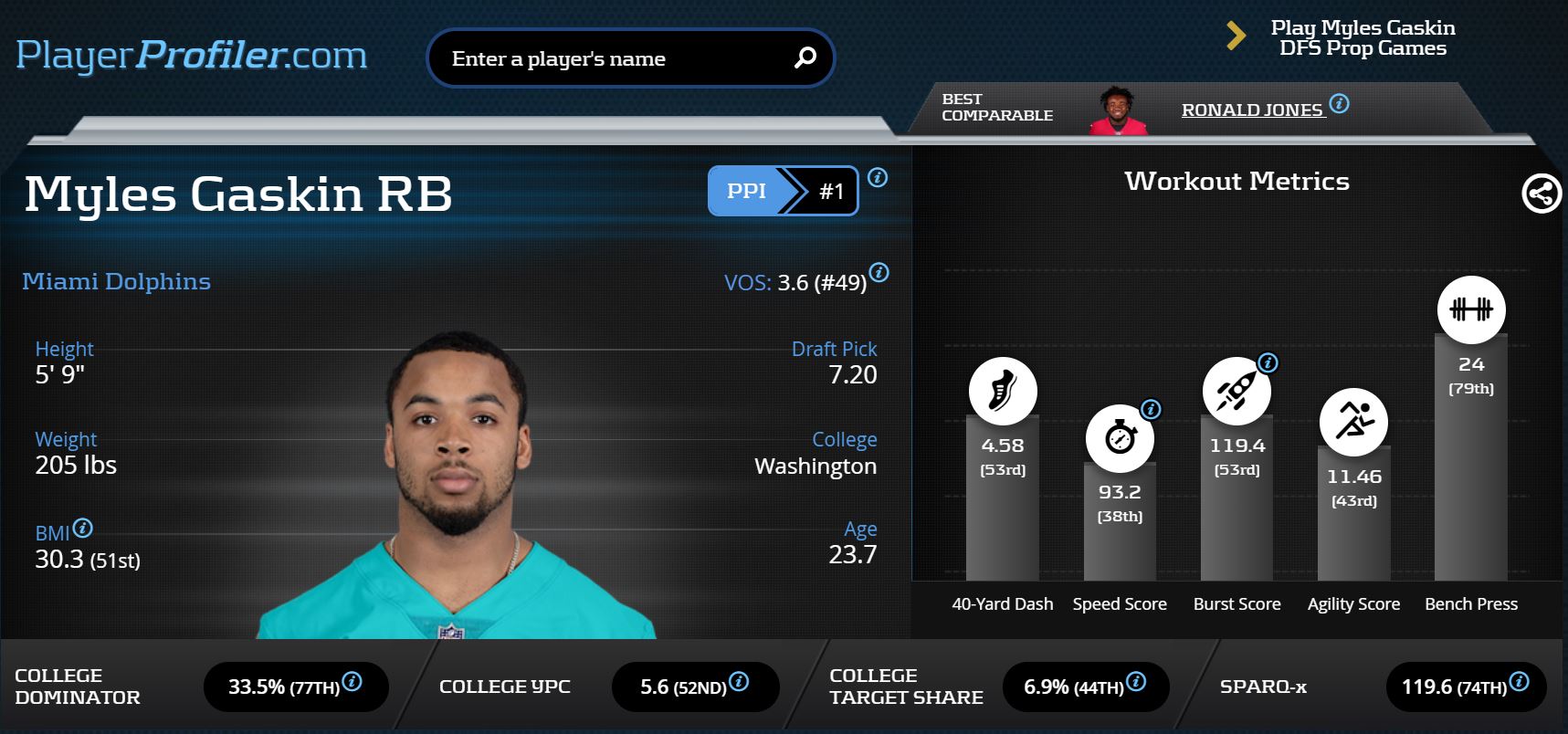Screen dimensions: 1568x734
Task: Open the PlayerProfiler.com home logo
Action: 191,55
